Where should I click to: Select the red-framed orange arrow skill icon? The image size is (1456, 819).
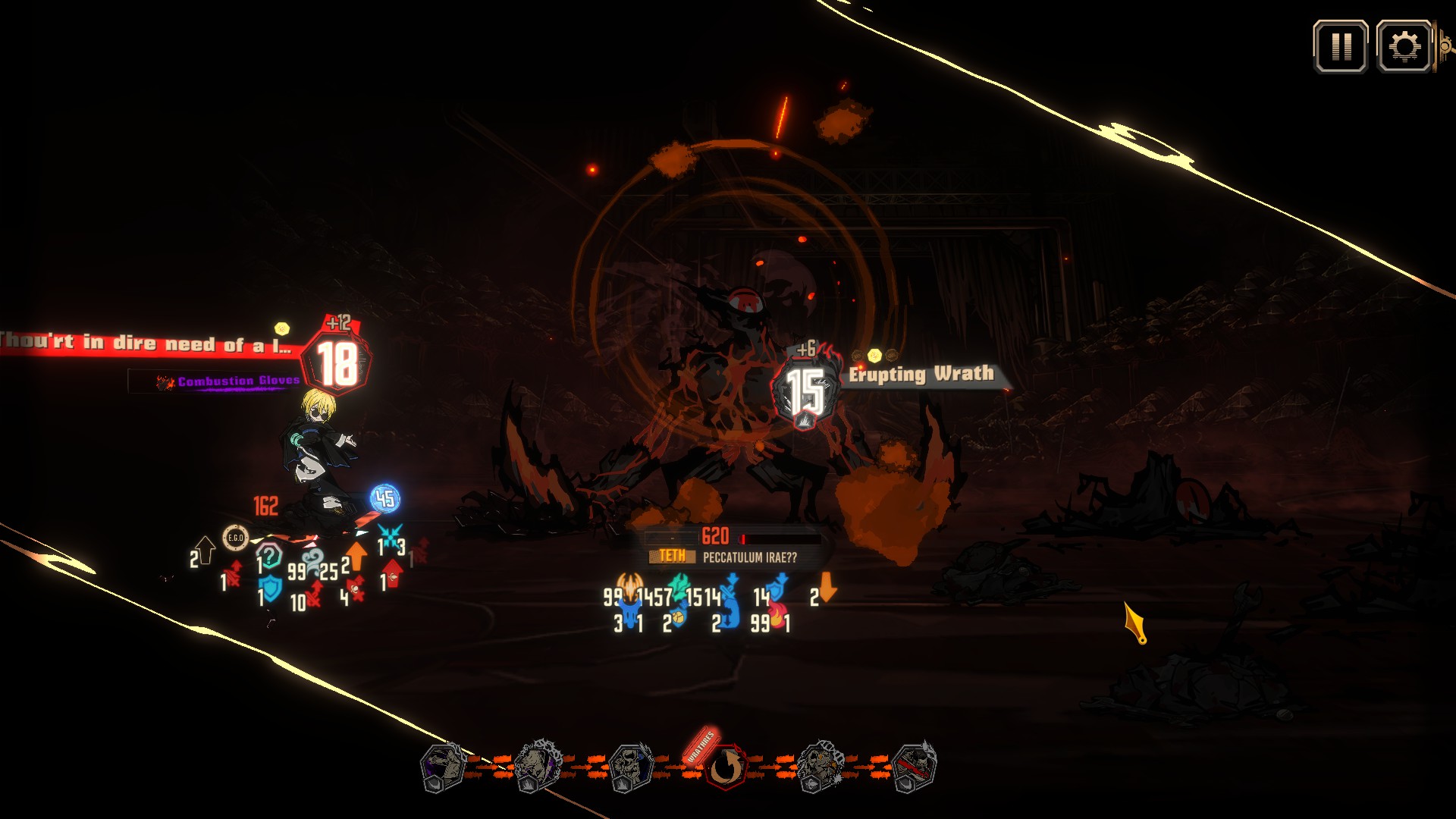726,767
